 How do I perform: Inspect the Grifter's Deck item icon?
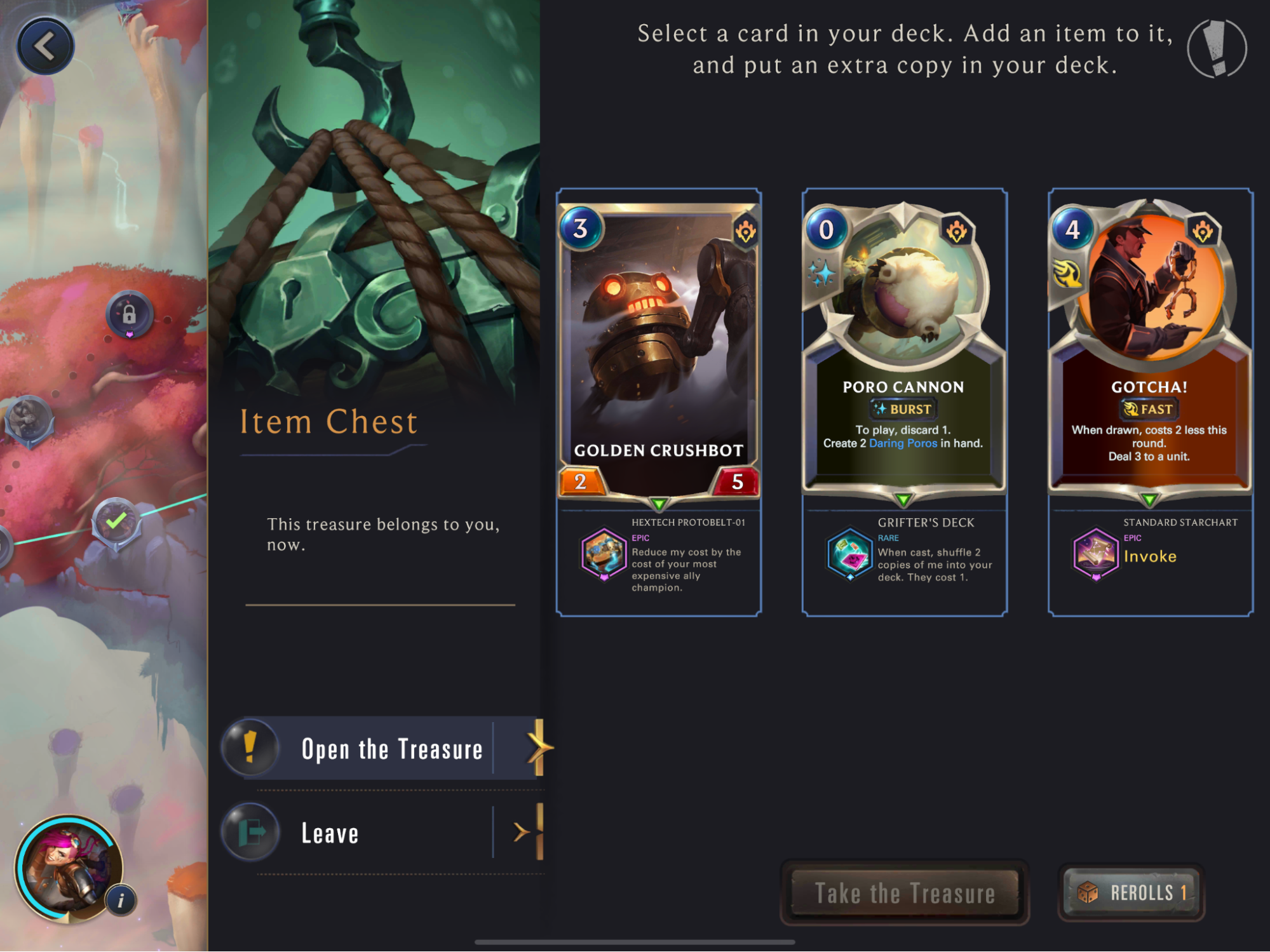[849, 554]
